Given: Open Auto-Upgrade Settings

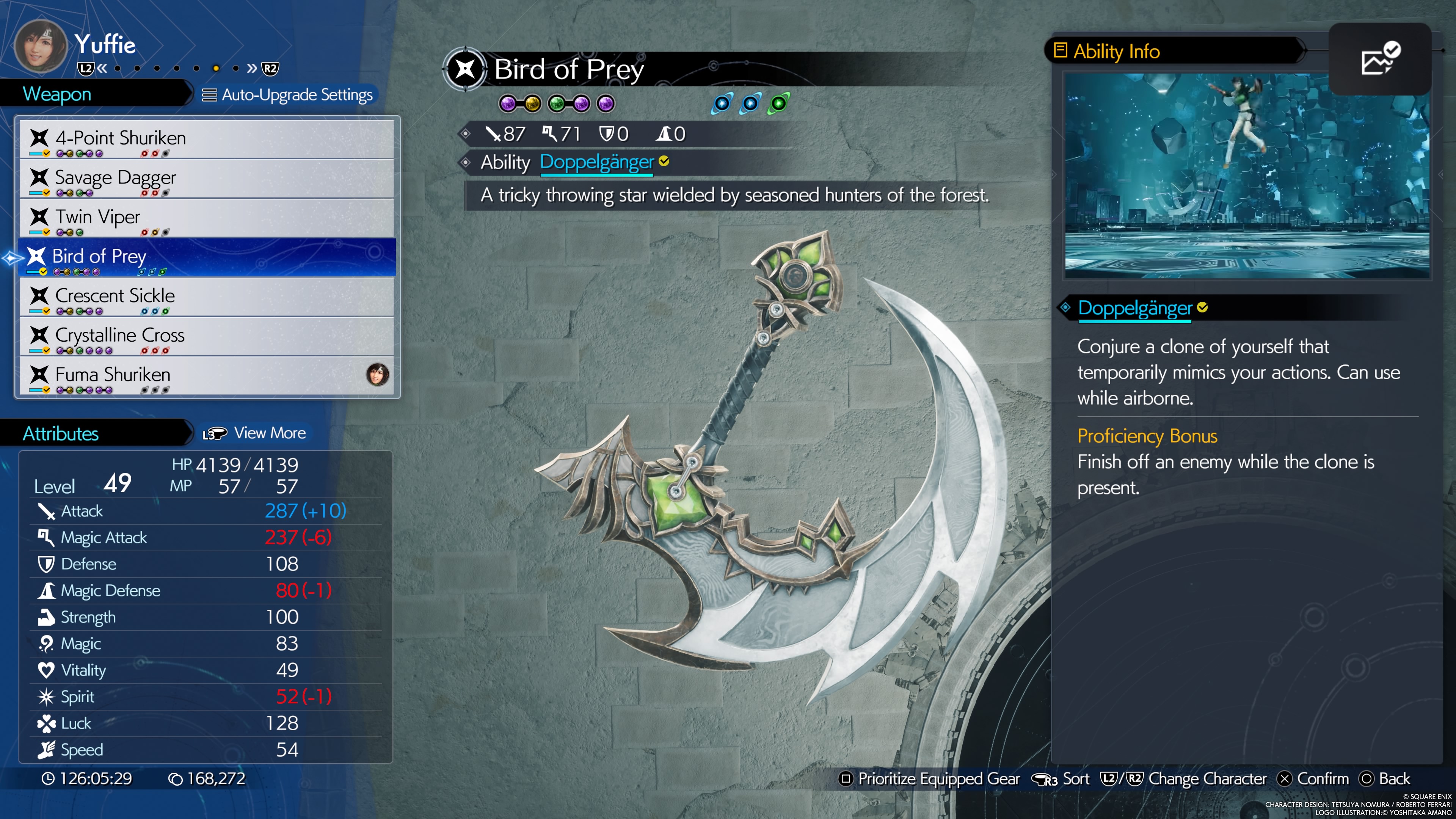Looking at the screenshot, I should (288, 95).
